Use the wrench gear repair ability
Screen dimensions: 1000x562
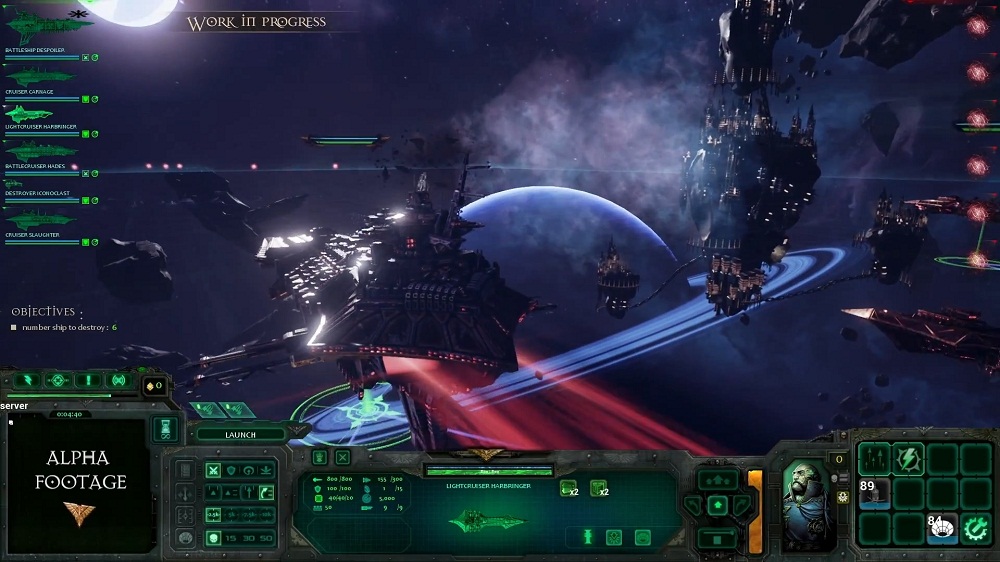(976, 527)
